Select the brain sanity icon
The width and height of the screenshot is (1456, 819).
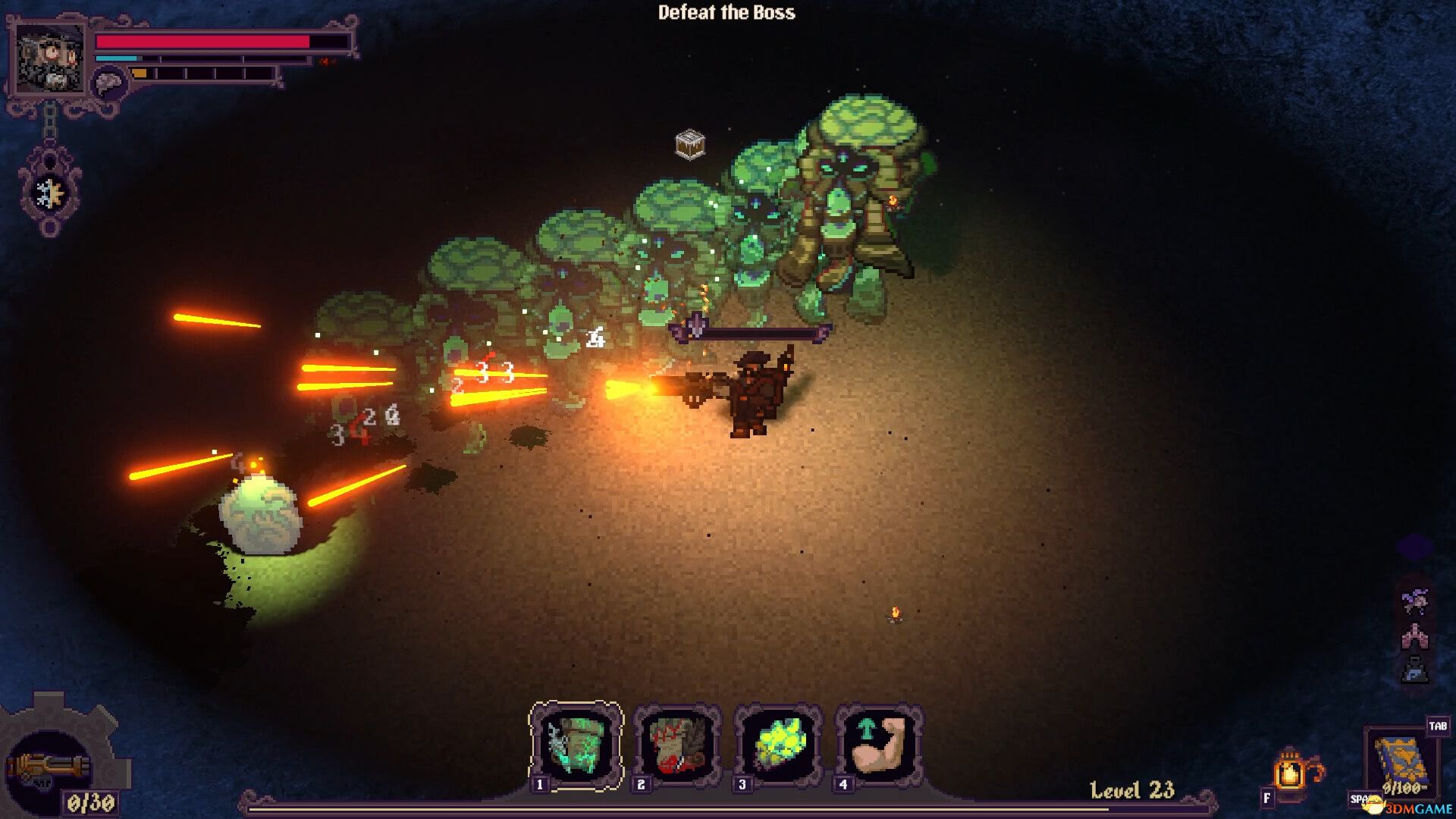(110, 82)
